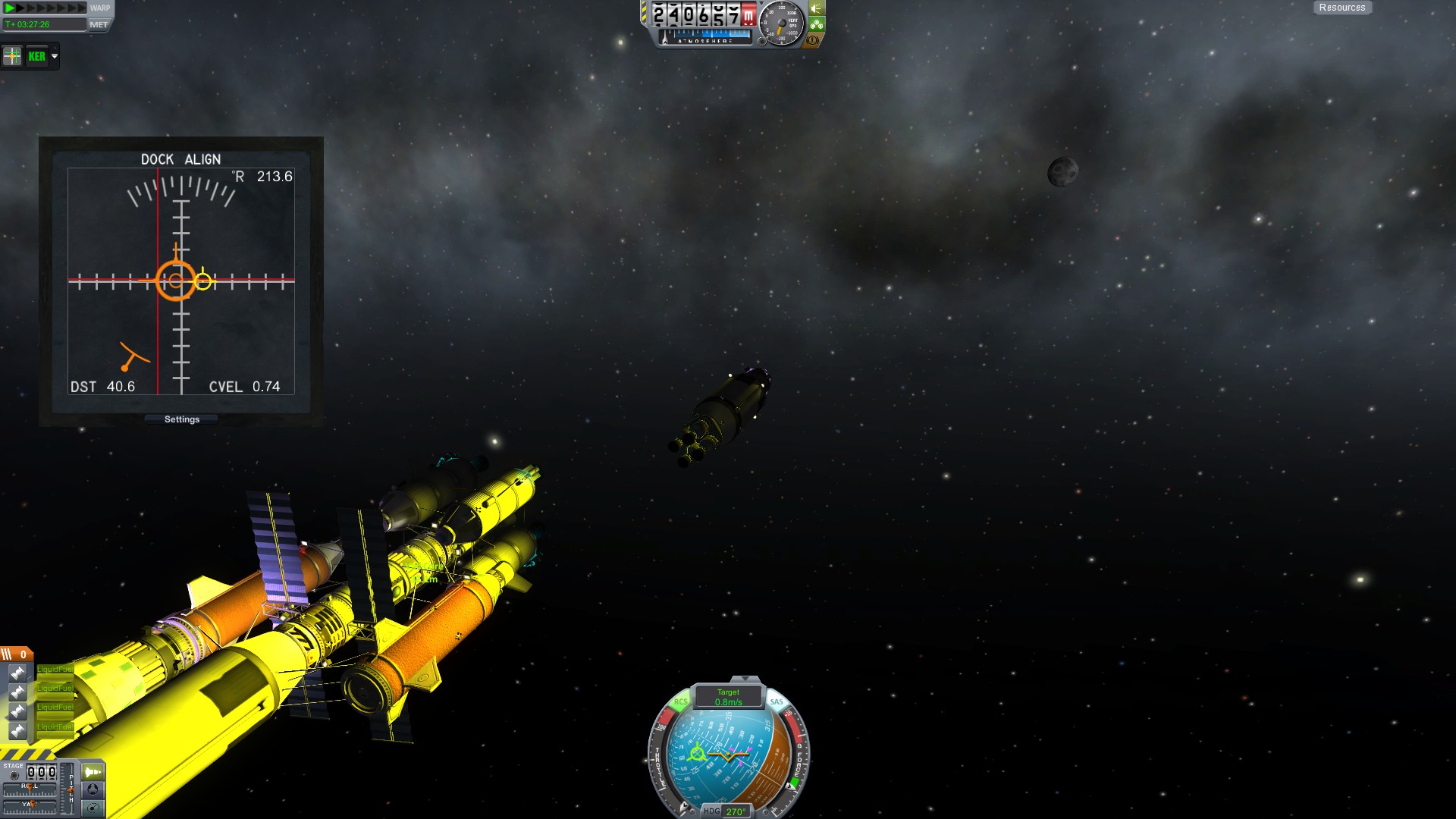Toggle SAS on the navball

[x=777, y=702]
